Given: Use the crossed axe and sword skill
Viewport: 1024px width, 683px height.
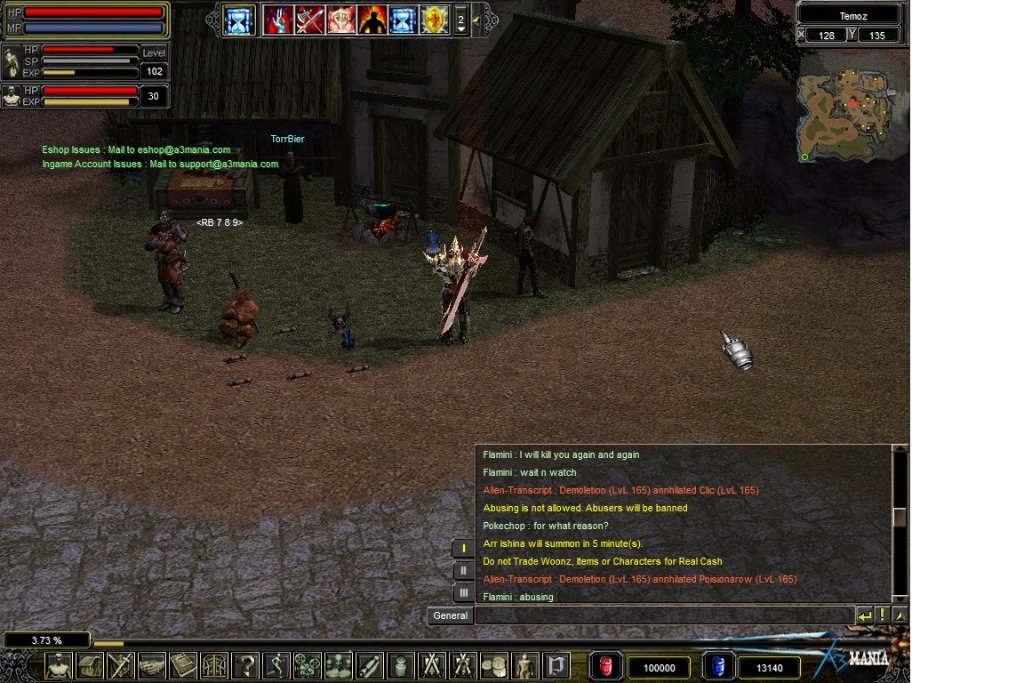Looking at the screenshot, I should coord(309,20).
